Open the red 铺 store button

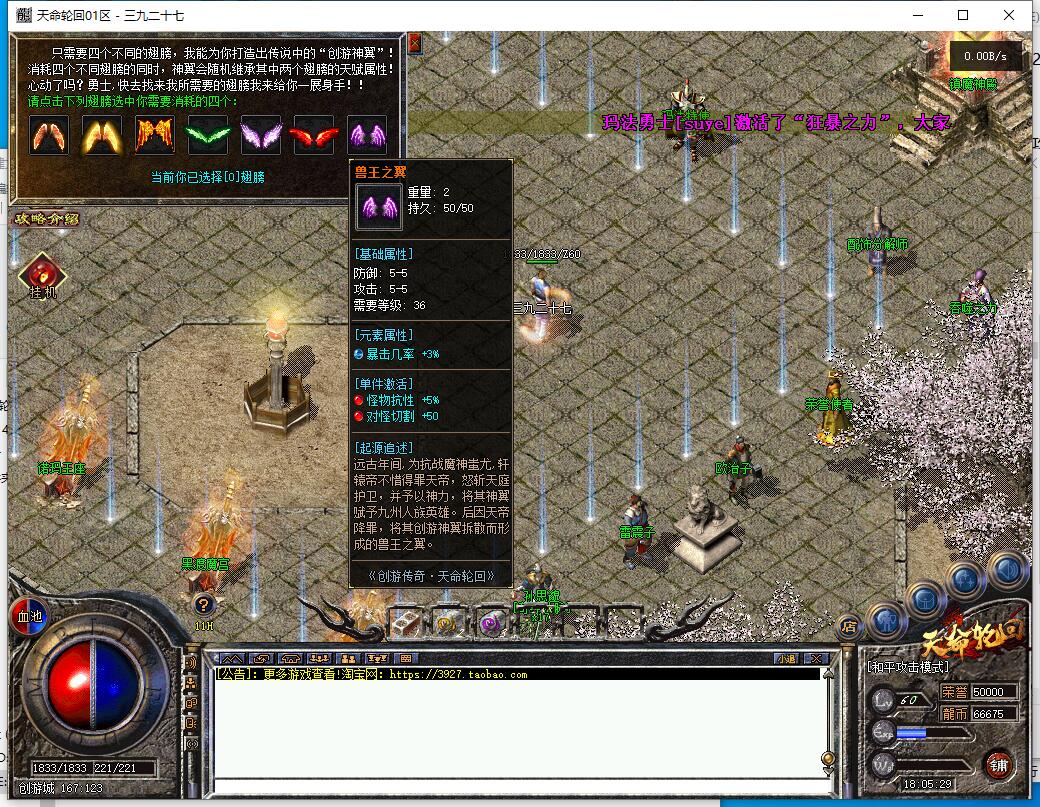tap(997, 763)
